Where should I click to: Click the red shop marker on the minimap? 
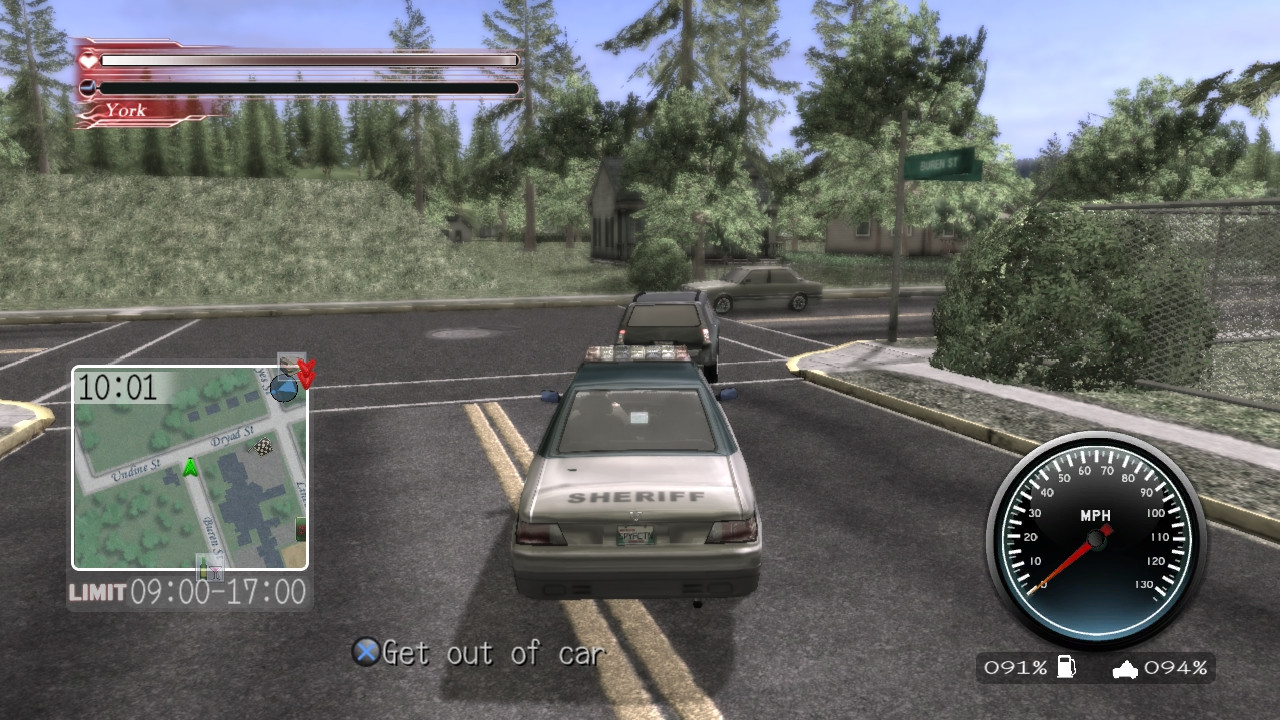299,529
